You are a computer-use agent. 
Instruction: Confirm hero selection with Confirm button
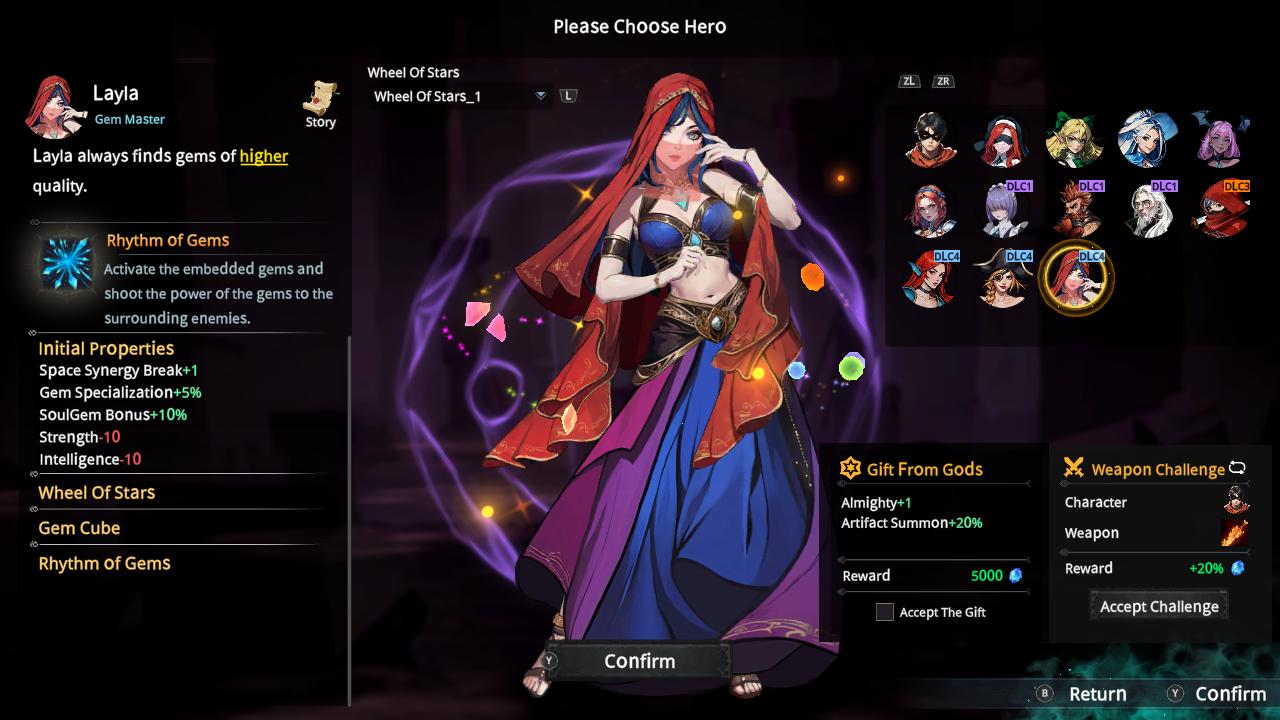pos(638,660)
